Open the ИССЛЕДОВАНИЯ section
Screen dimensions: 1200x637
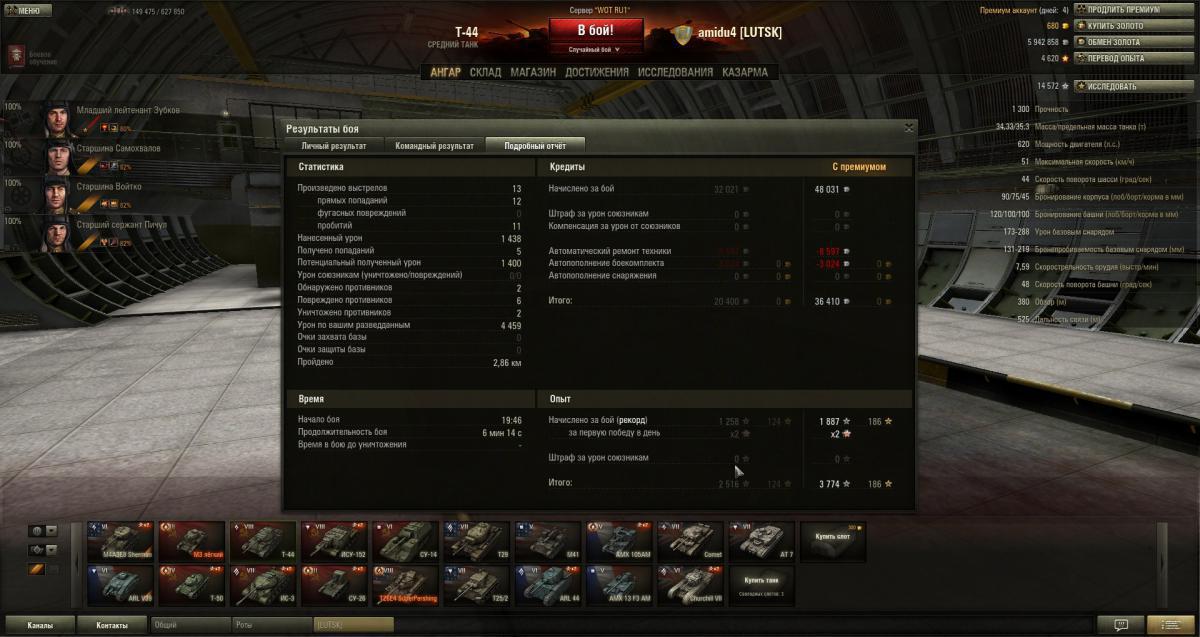(675, 72)
